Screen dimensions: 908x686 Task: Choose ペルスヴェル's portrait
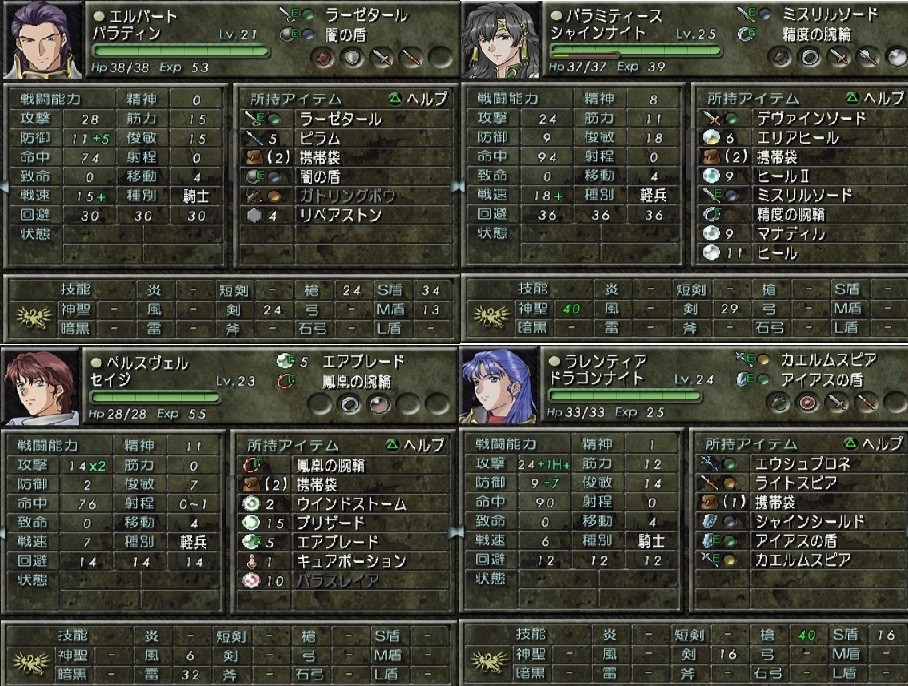[x=40, y=386]
